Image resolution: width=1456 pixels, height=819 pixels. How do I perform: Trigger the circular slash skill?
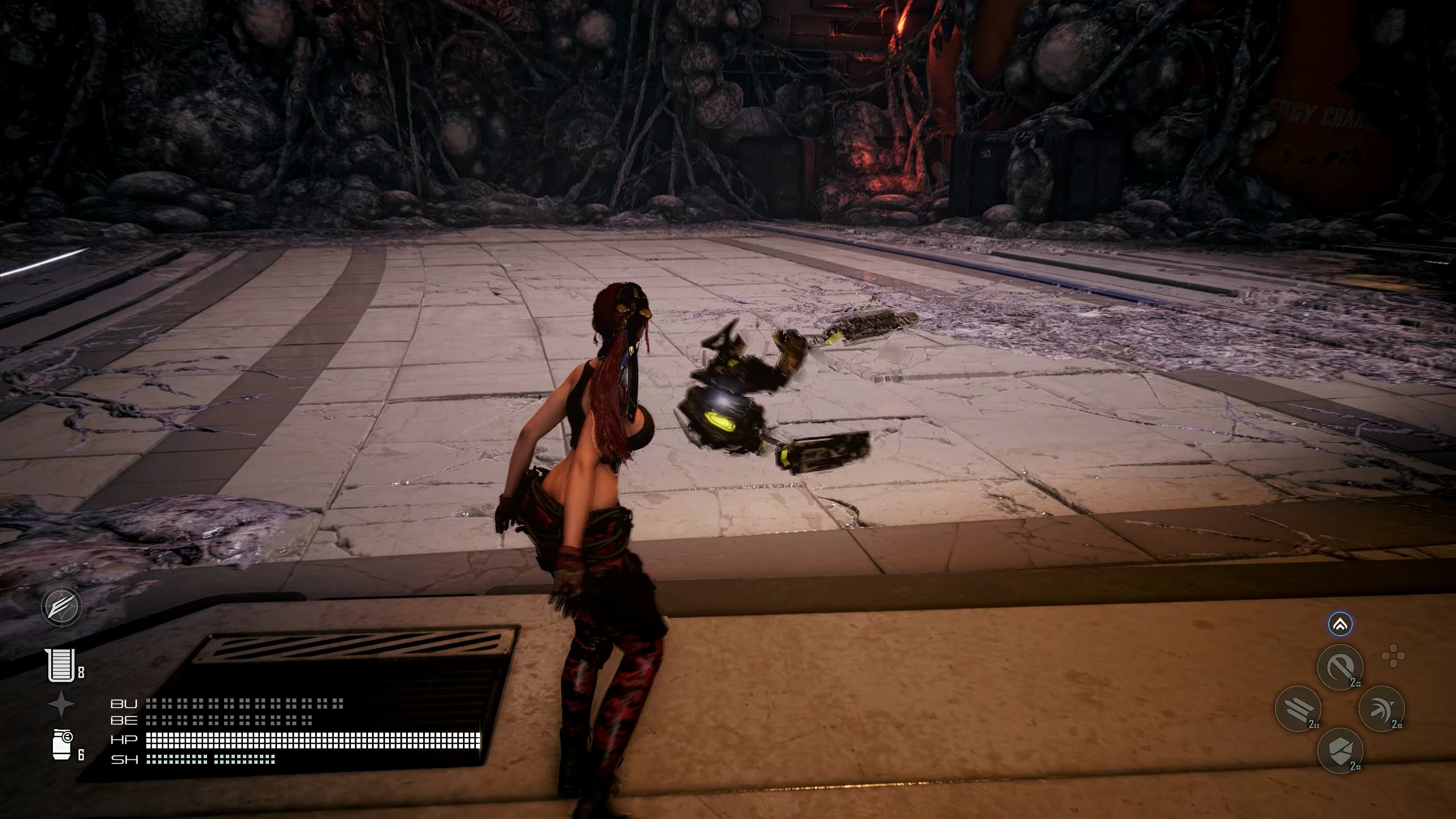coord(1340,666)
